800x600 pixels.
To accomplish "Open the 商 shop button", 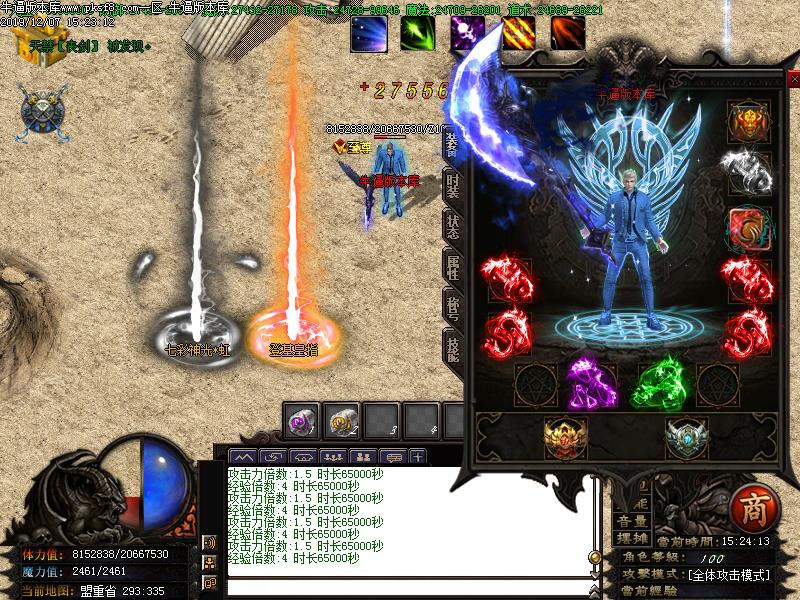I will [x=750, y=508].
